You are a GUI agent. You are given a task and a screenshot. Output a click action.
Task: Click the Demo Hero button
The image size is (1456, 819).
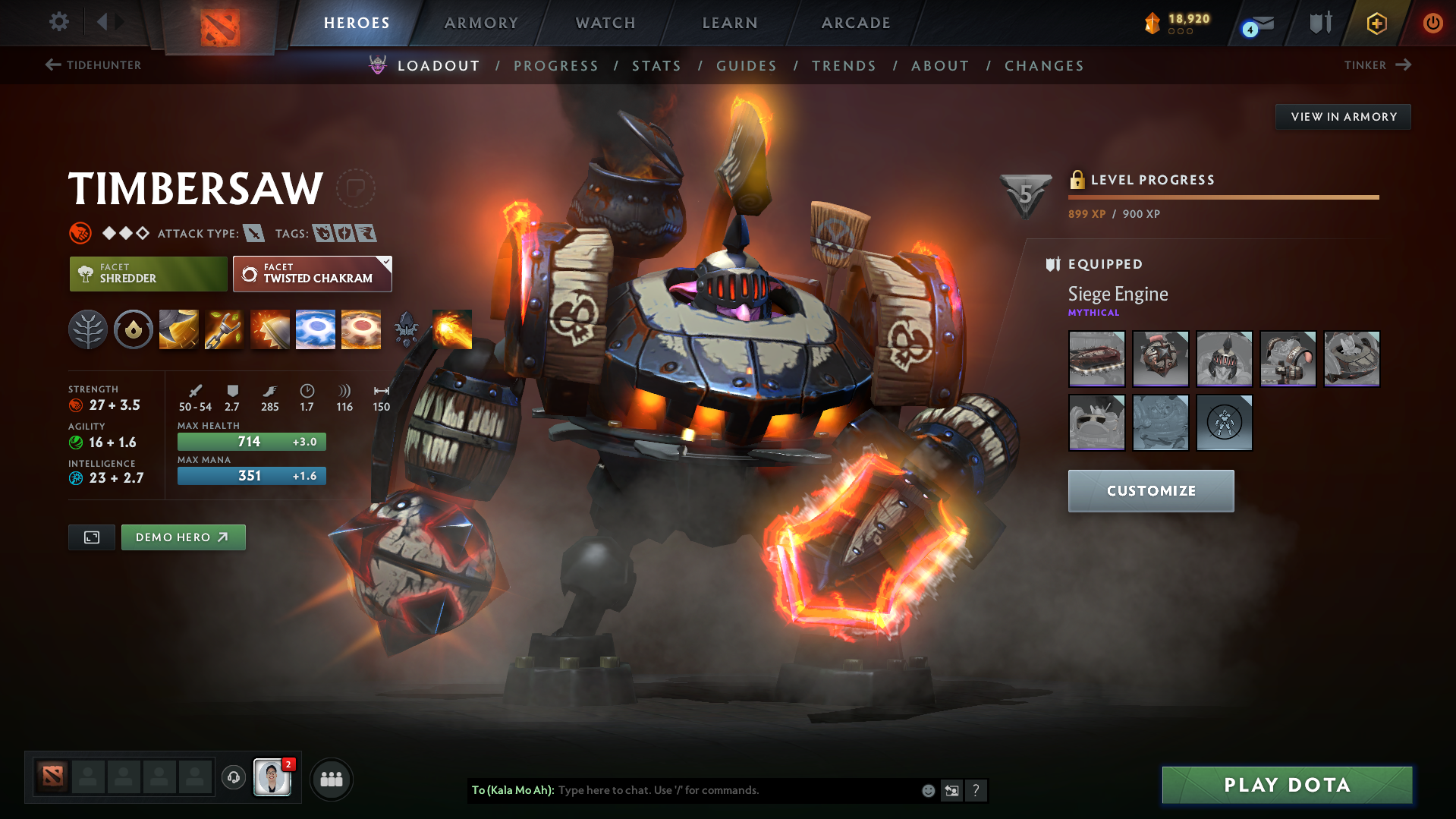click(x=183, y=537)
